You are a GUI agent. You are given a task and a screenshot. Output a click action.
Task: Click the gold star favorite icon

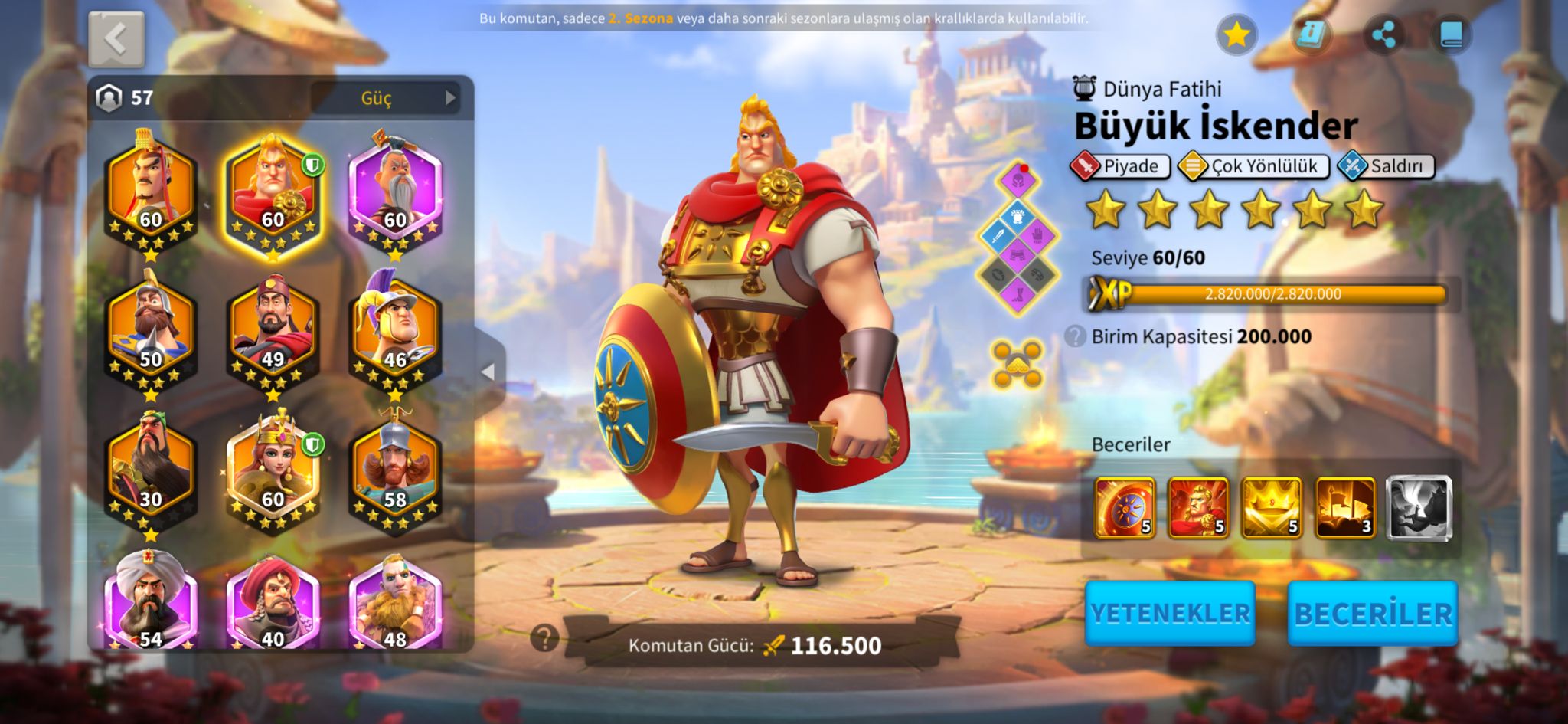tap(1236, 35)
